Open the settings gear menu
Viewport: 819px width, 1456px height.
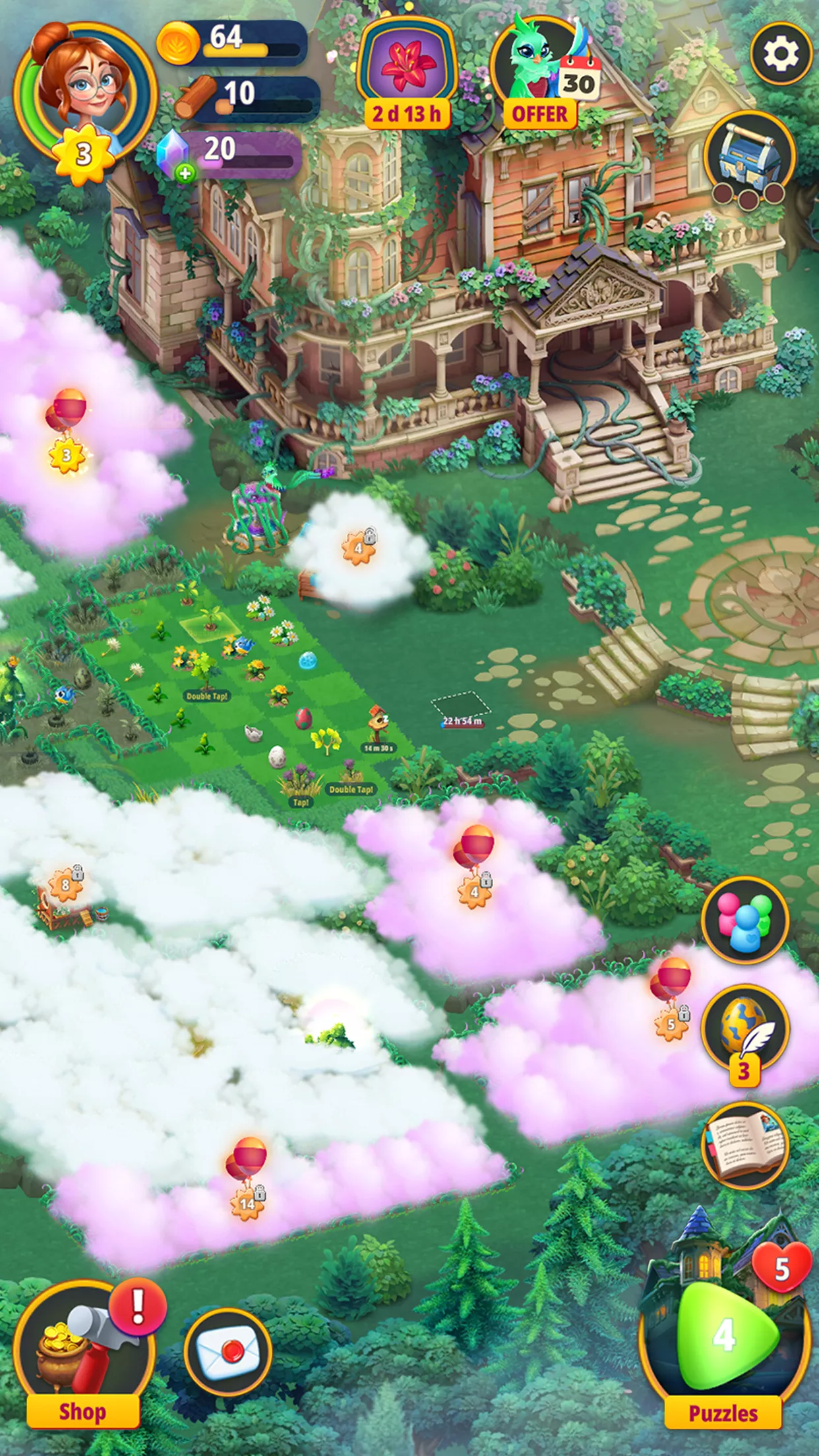[781, 55]
